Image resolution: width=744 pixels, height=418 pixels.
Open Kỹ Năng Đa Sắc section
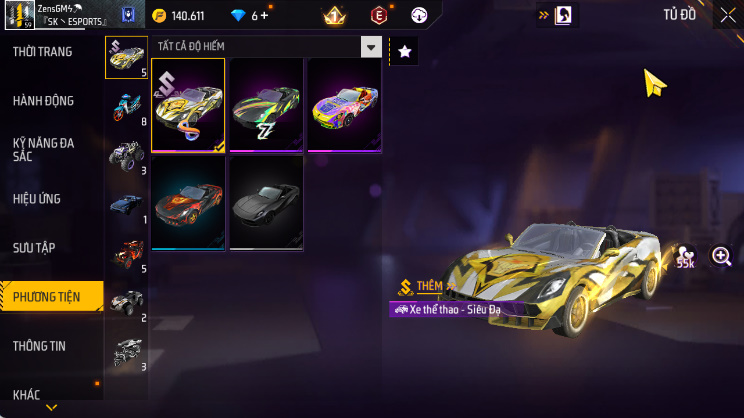tap(44, 149)
